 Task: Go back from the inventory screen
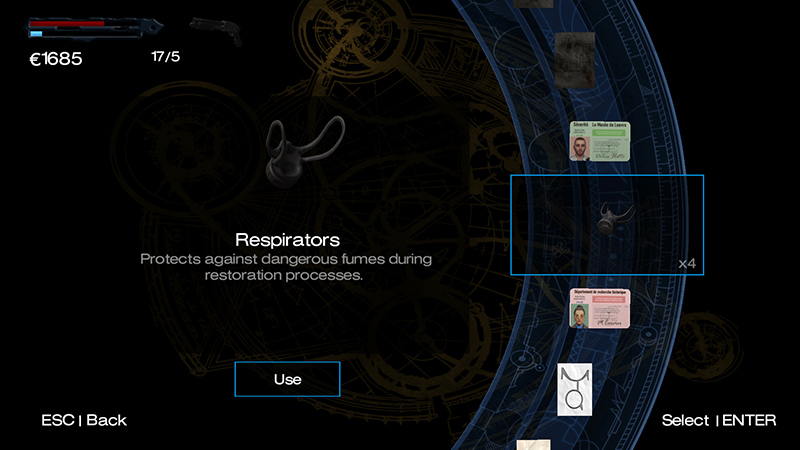click(84, 420)
